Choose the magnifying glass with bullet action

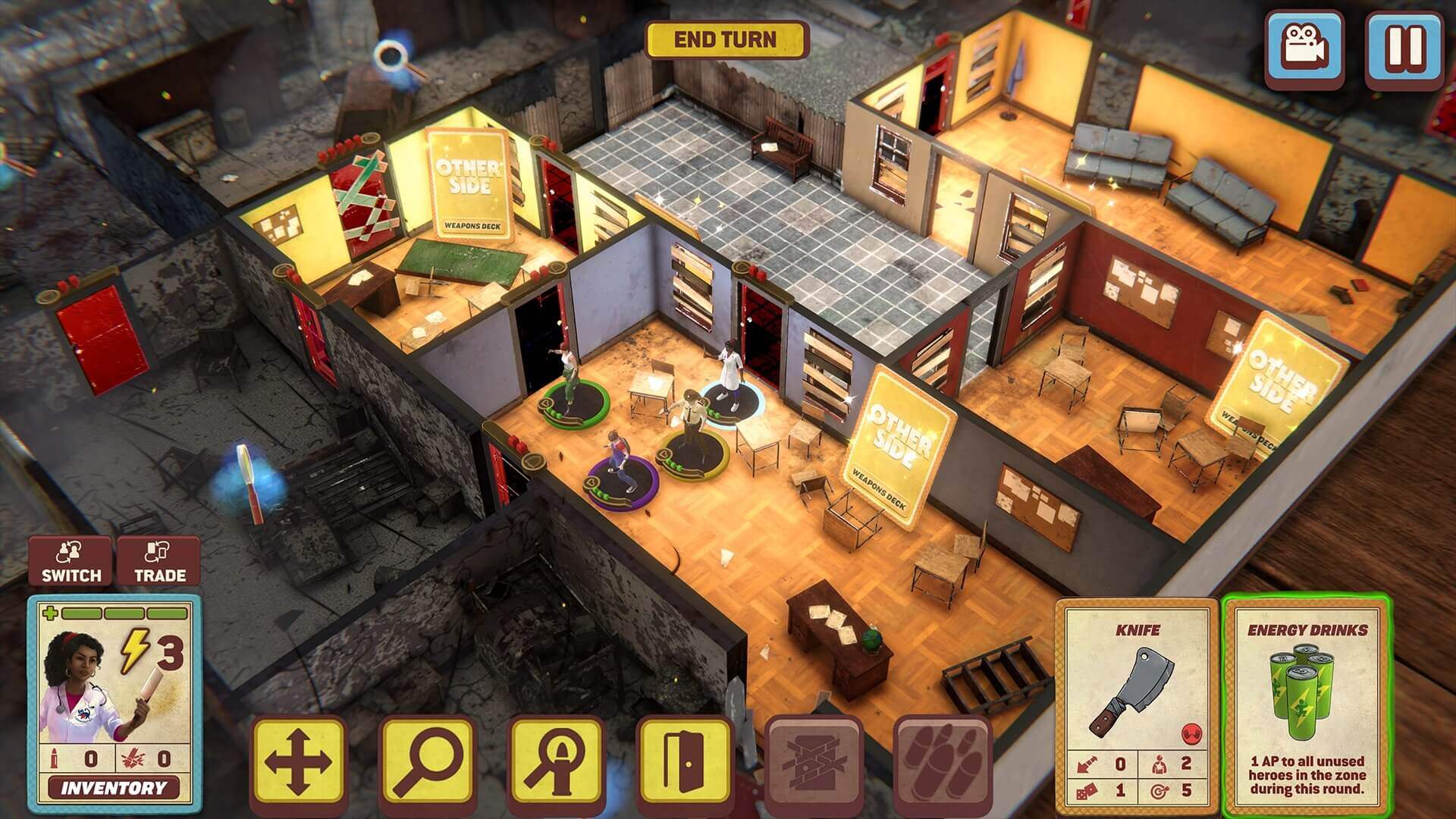point(556,764)
